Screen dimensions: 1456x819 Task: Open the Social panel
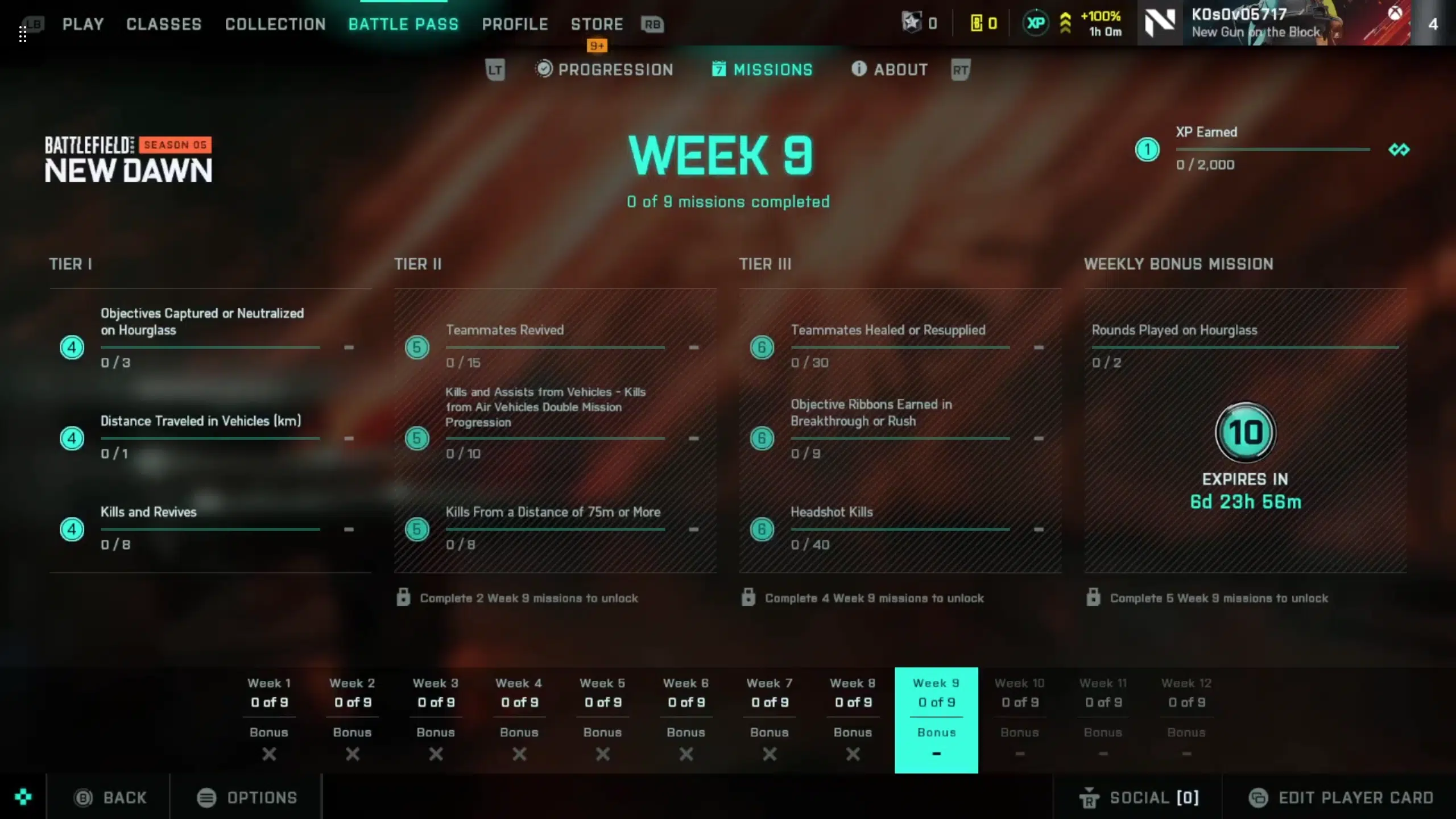(1140, 797)
